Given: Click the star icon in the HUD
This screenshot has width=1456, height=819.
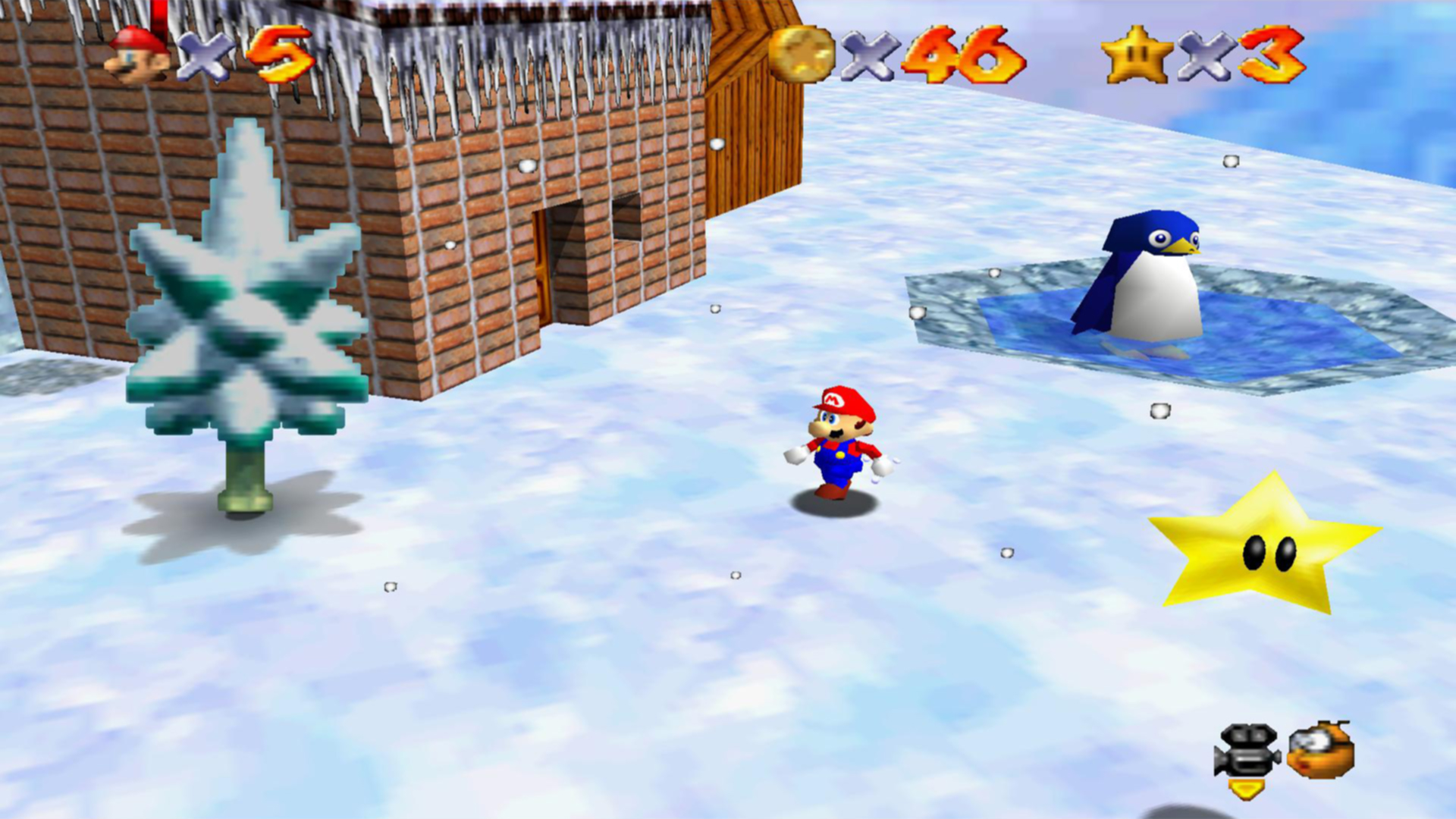Looking at the screenshot, I should 1137,55.
